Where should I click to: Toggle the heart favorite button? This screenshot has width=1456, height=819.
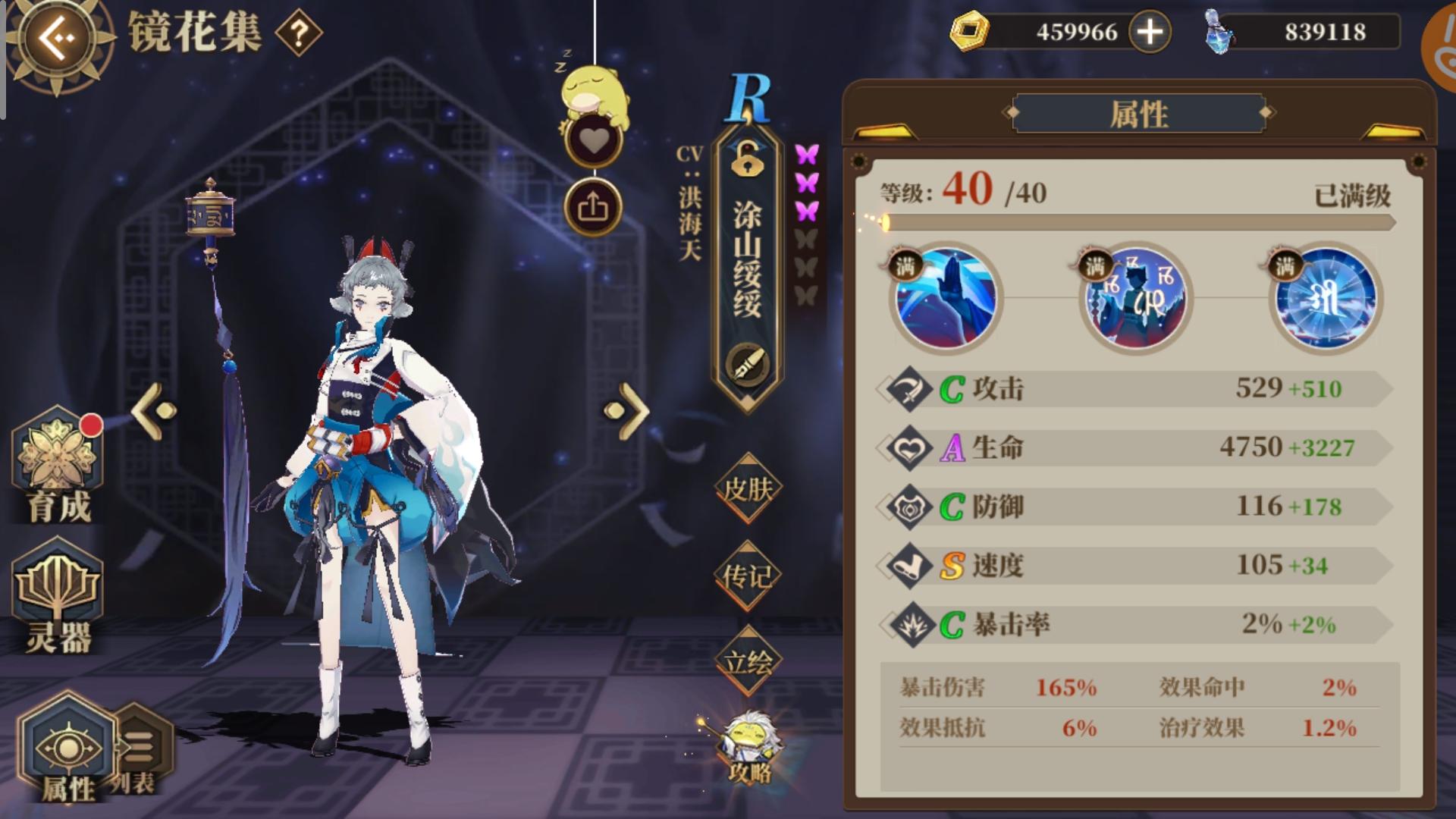(x=595, y=139)
